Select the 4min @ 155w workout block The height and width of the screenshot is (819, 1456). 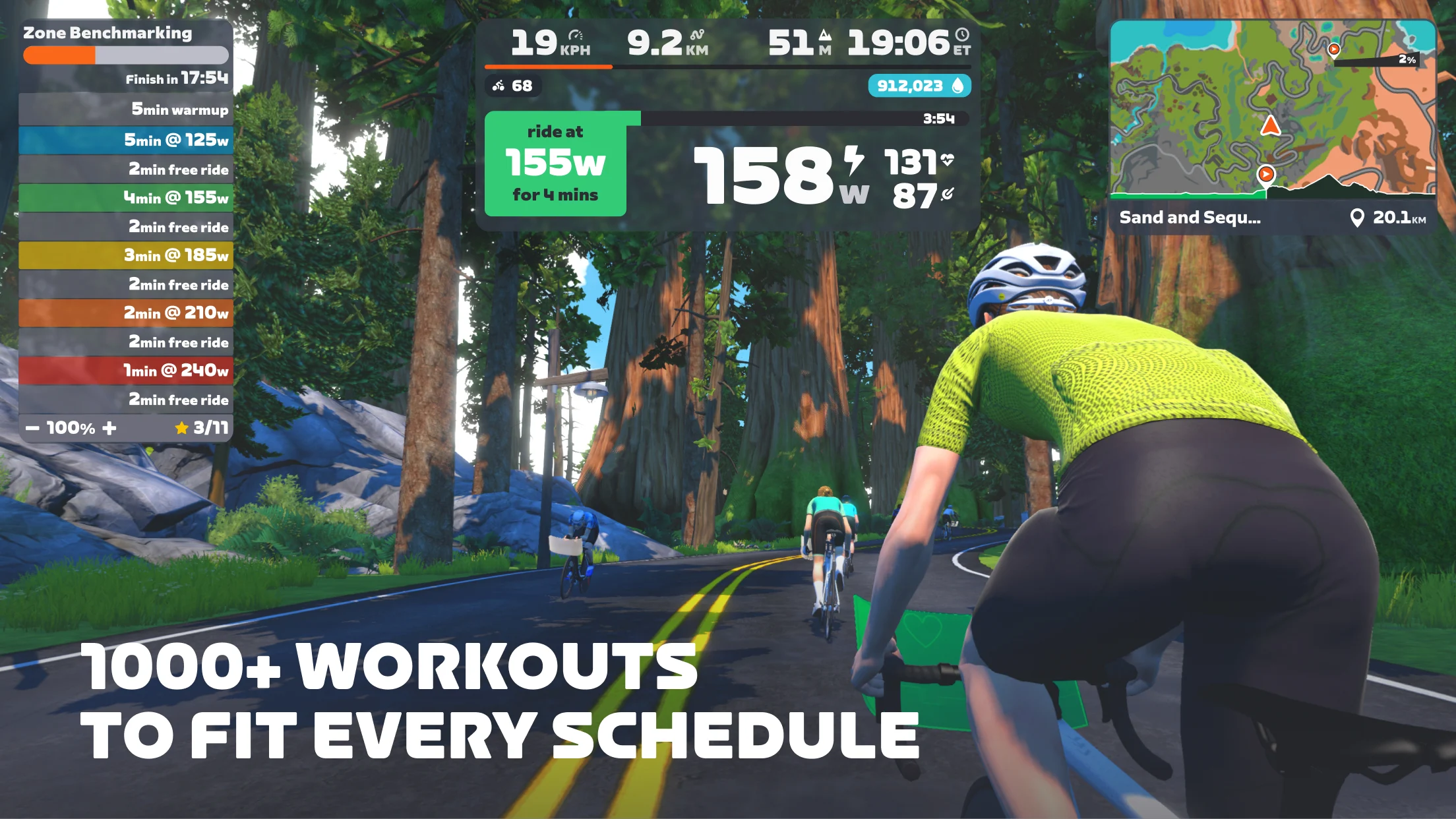click(x=127, y=197)
